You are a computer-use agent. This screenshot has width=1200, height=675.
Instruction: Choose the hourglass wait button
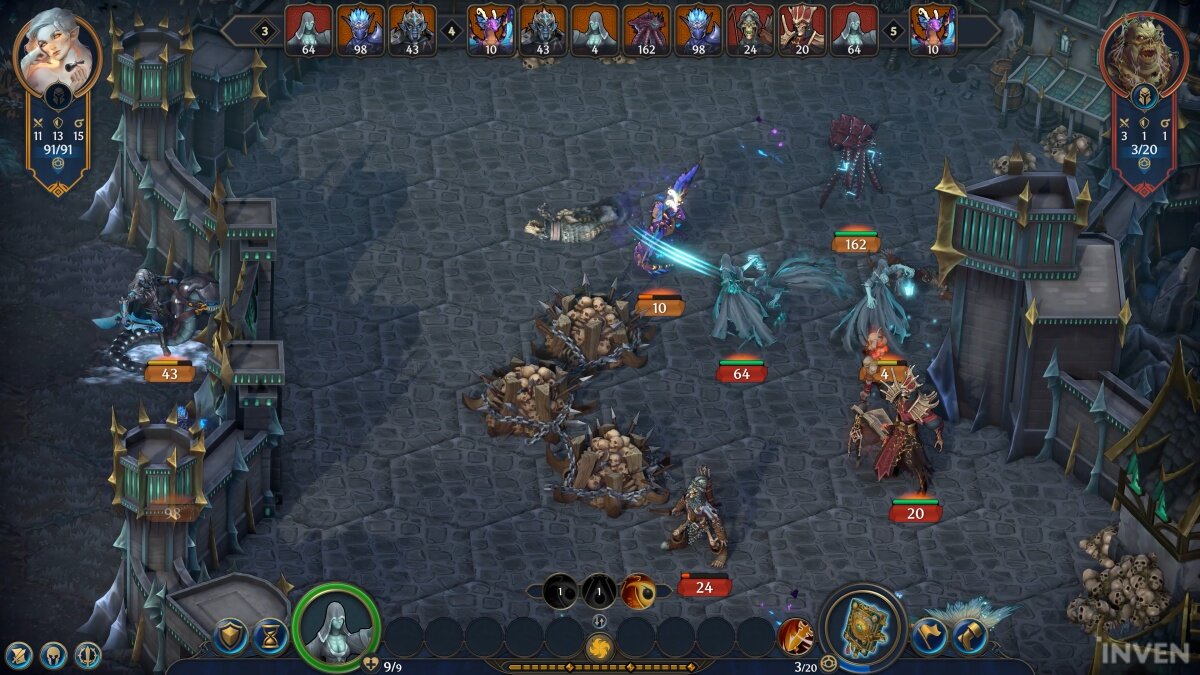[x=269, y=636]
